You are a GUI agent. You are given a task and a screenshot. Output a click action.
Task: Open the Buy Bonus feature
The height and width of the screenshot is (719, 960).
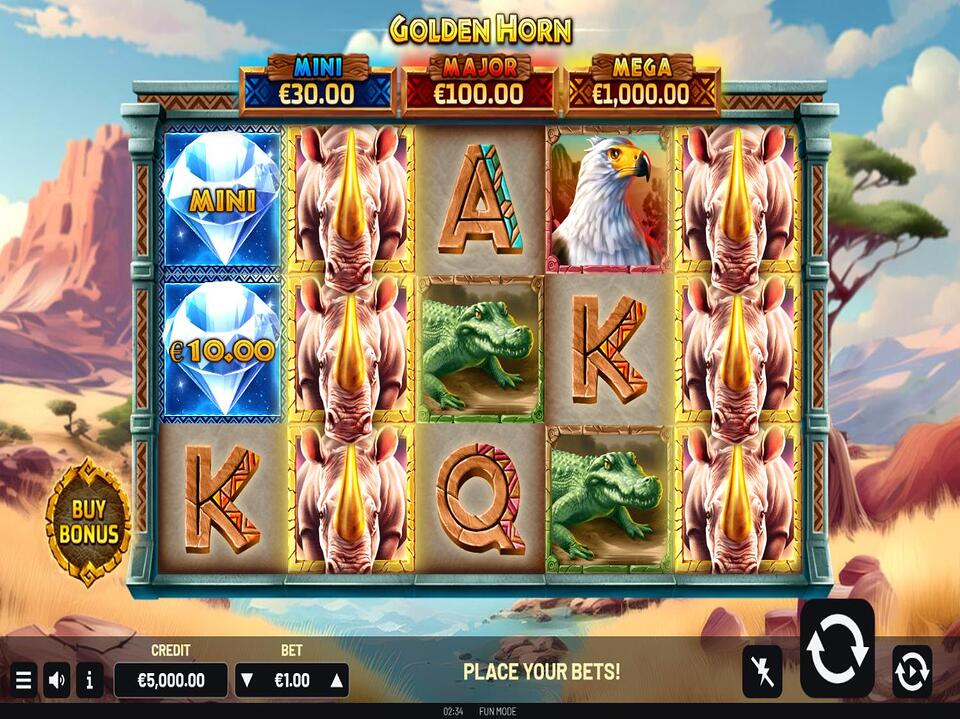pos(88,522)
